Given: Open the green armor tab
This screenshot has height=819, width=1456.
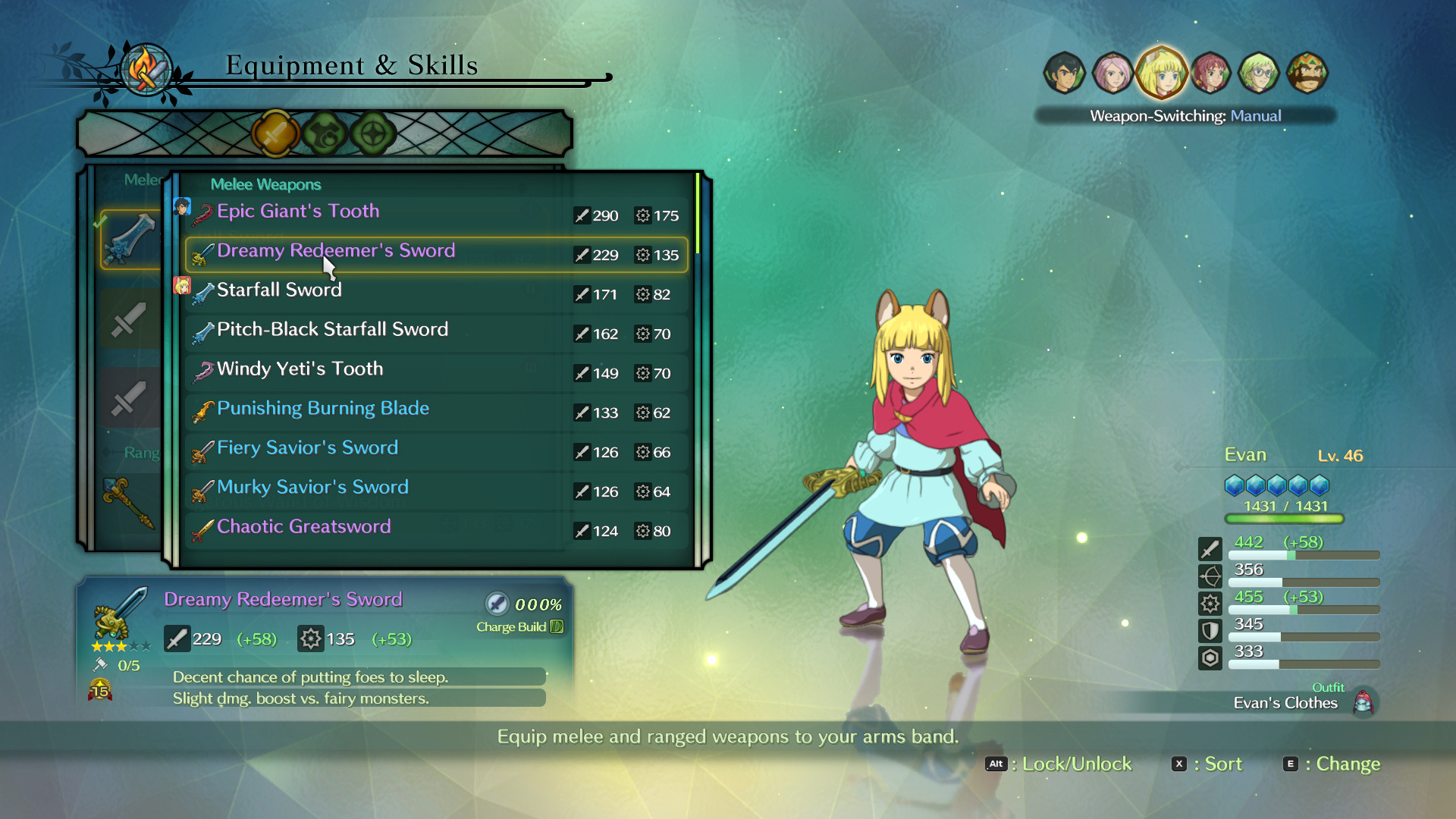Looking at the screenshot, I should coord(325,134).
